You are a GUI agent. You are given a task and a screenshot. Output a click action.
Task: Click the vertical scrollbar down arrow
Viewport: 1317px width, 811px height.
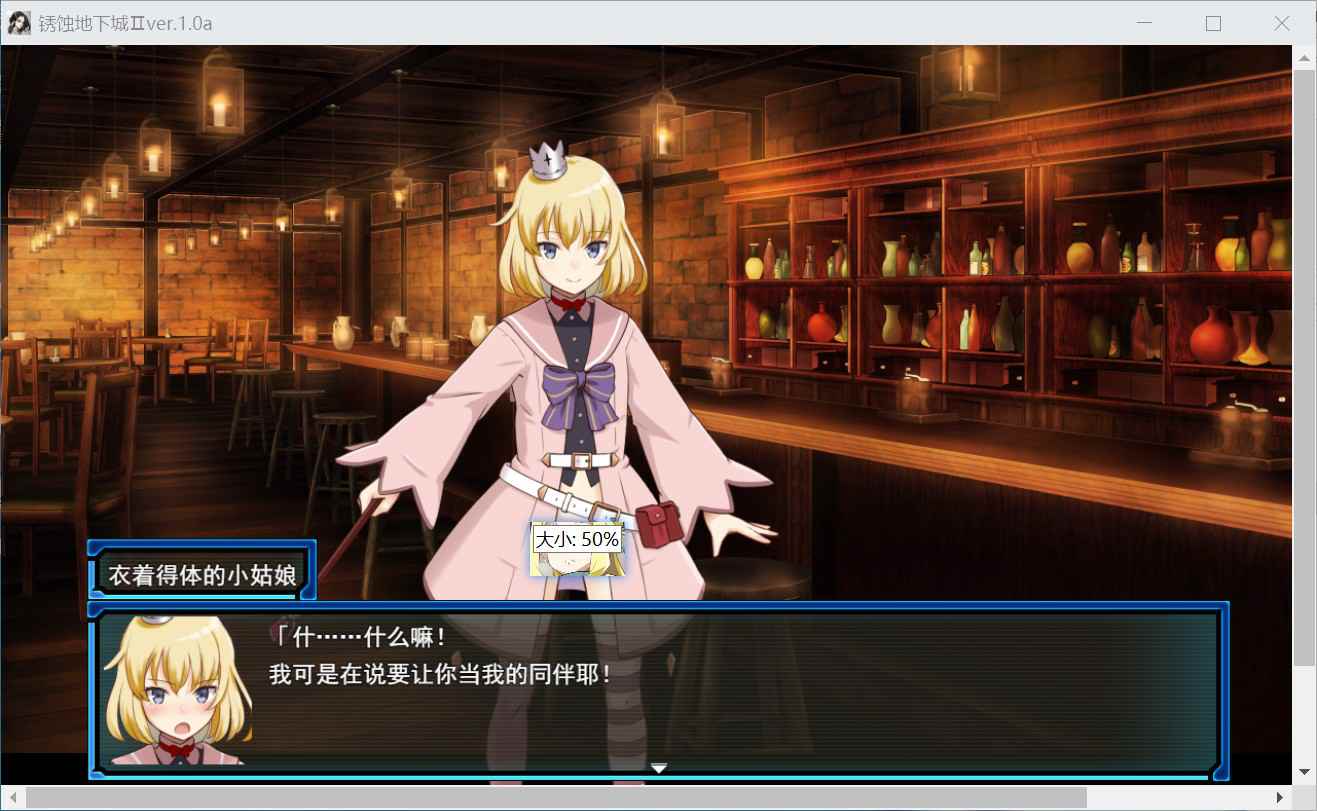point(1304,772)
